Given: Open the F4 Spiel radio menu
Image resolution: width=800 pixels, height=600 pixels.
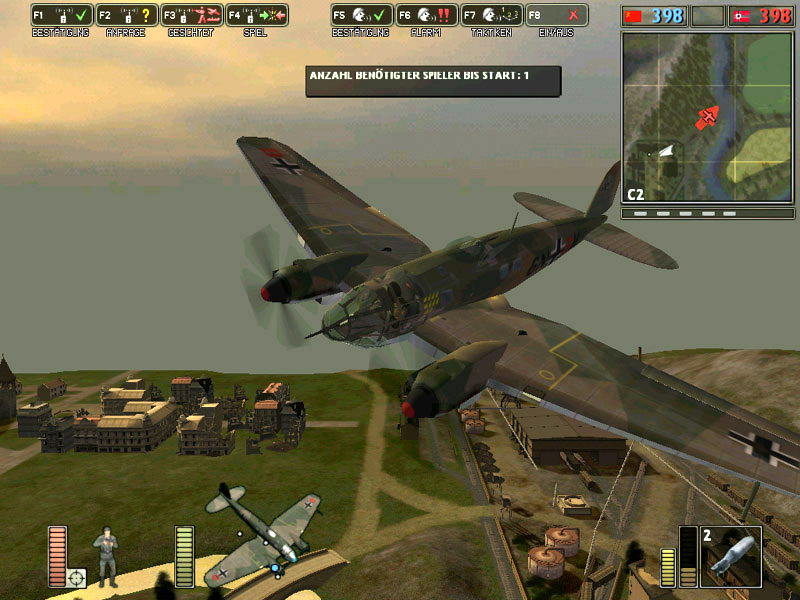Looking at the screenshot, I should 256,16.
